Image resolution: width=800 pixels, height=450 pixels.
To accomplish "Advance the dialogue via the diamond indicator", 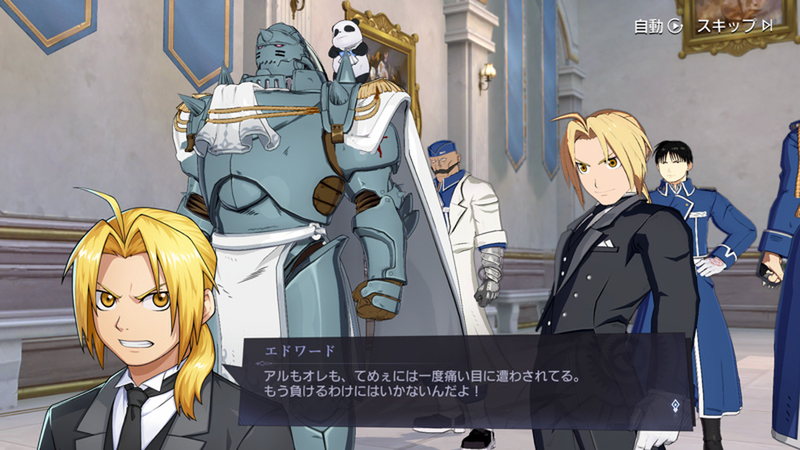I will [x=675, y=406].
